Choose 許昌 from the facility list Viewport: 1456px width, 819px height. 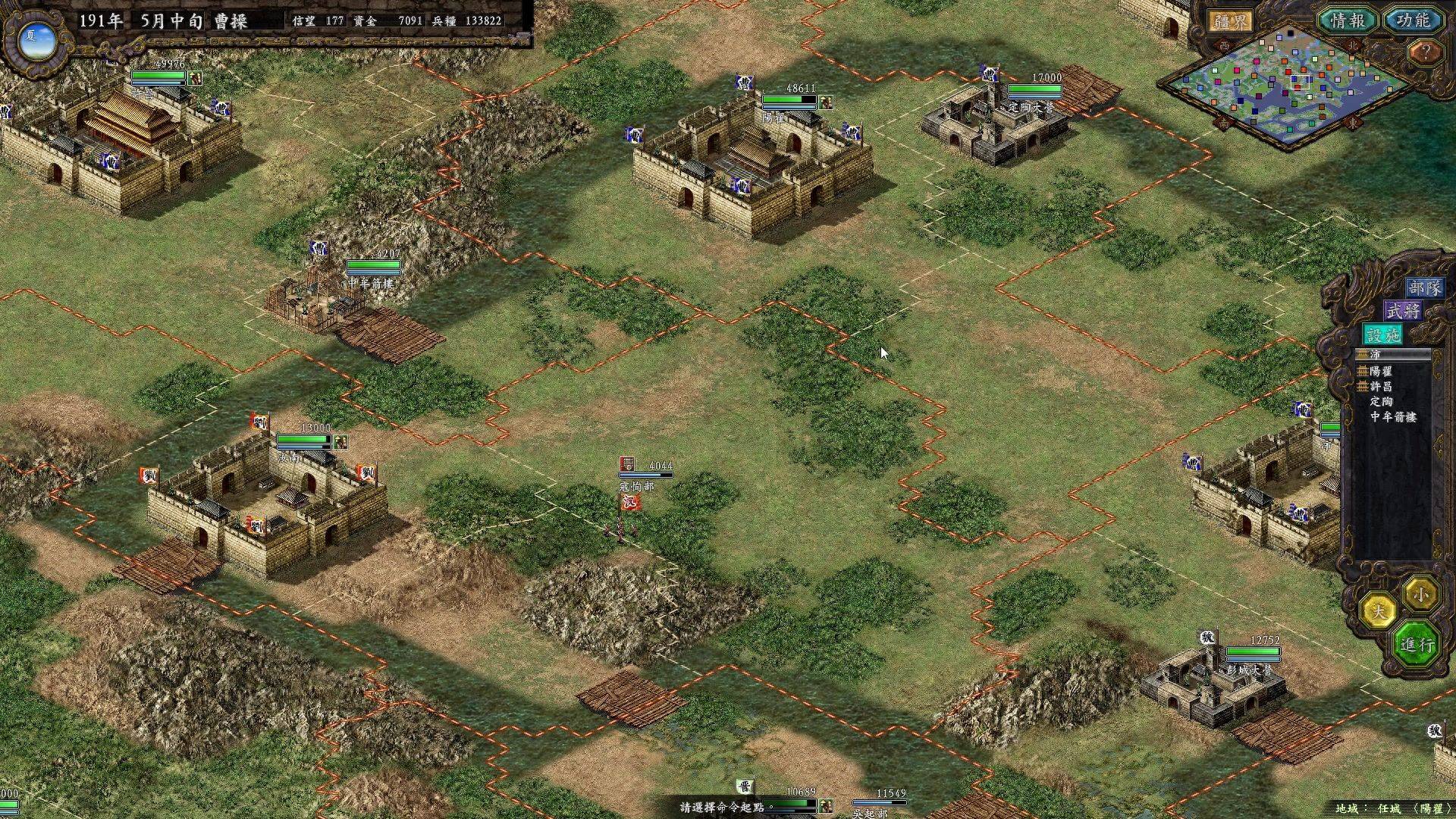1380,386
